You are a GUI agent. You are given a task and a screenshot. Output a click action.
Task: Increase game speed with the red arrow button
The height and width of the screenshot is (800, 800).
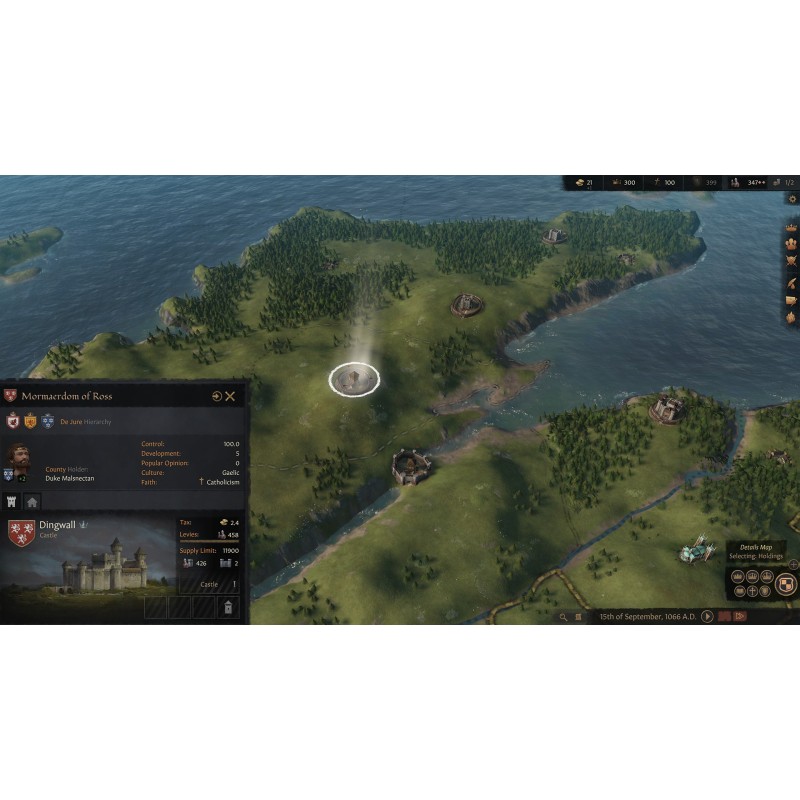[x=740, y=616]
